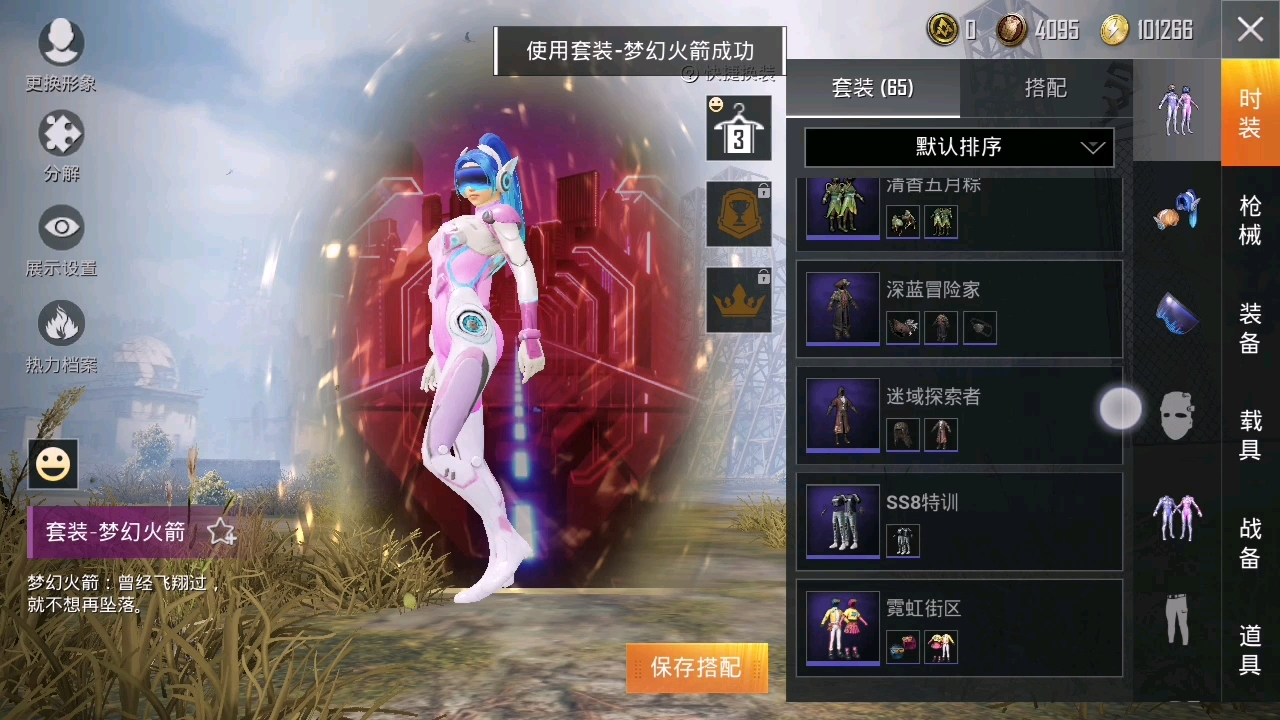Open the 载具 vehicles category
Viewport: 1280px width, 720px height.
[1250, 434]
